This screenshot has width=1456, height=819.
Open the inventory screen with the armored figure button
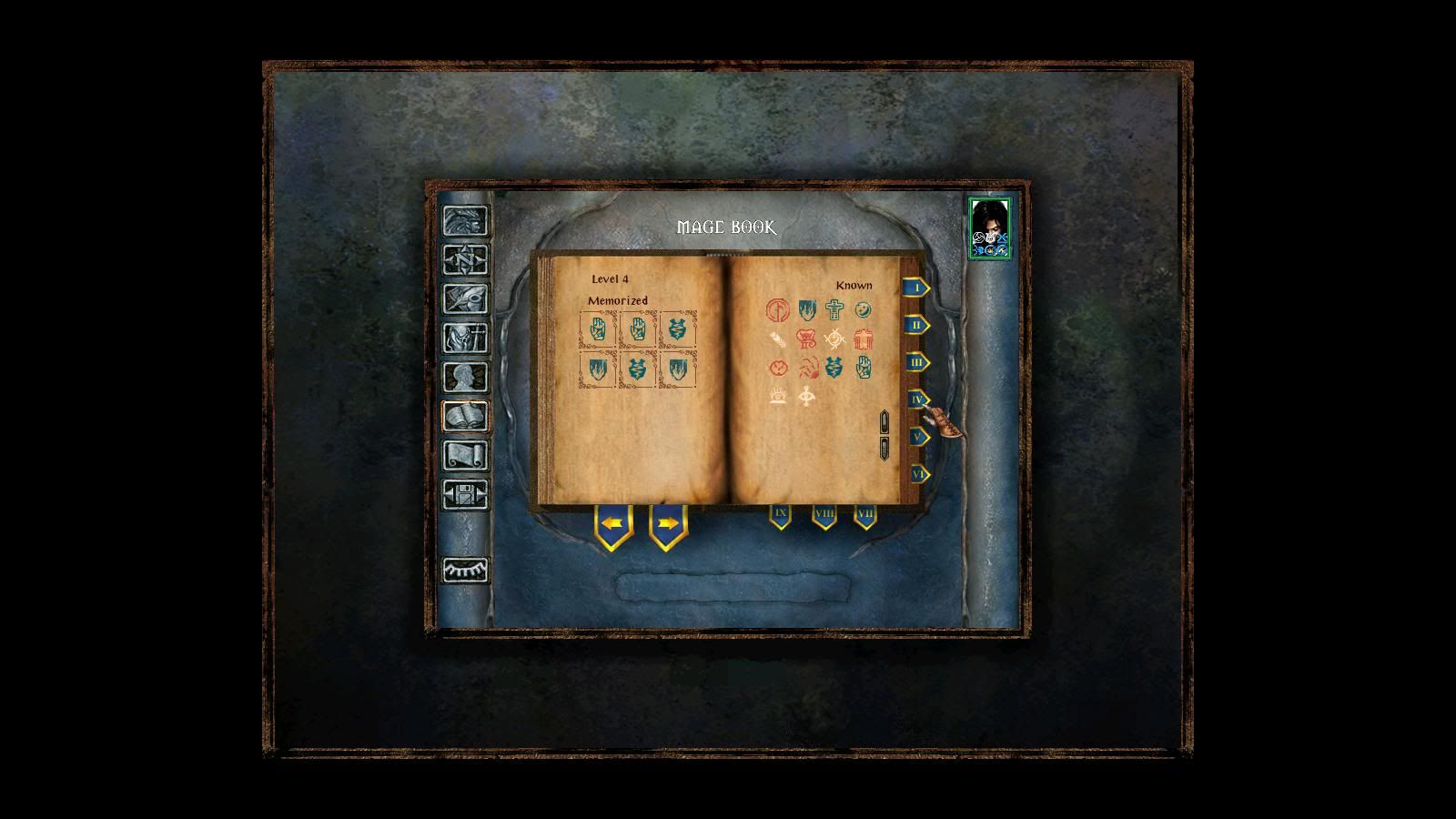click(x=465, y=339)
